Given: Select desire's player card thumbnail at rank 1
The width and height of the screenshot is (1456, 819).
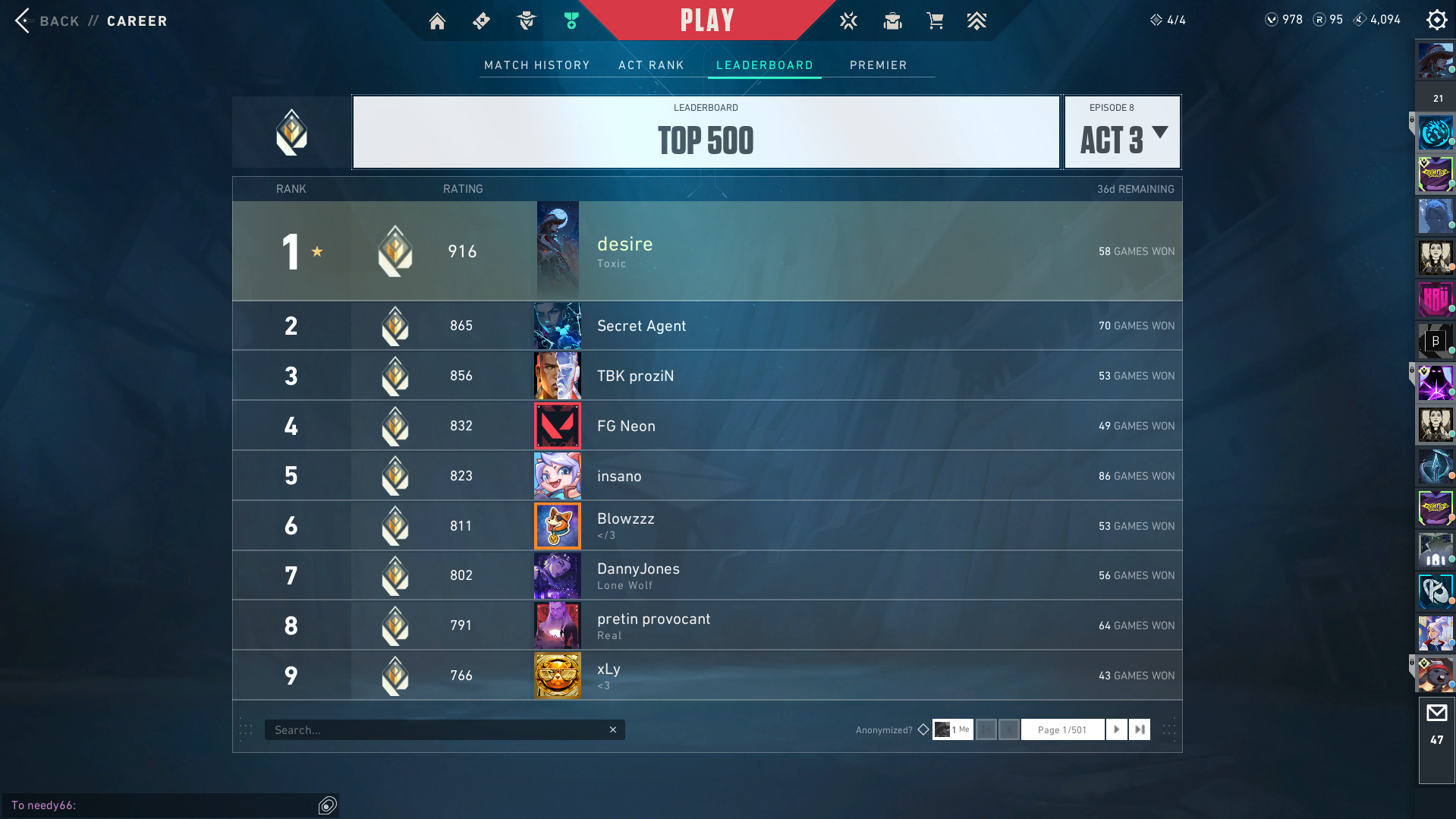Looking at the screenshot, I should (x=557, y=250).
